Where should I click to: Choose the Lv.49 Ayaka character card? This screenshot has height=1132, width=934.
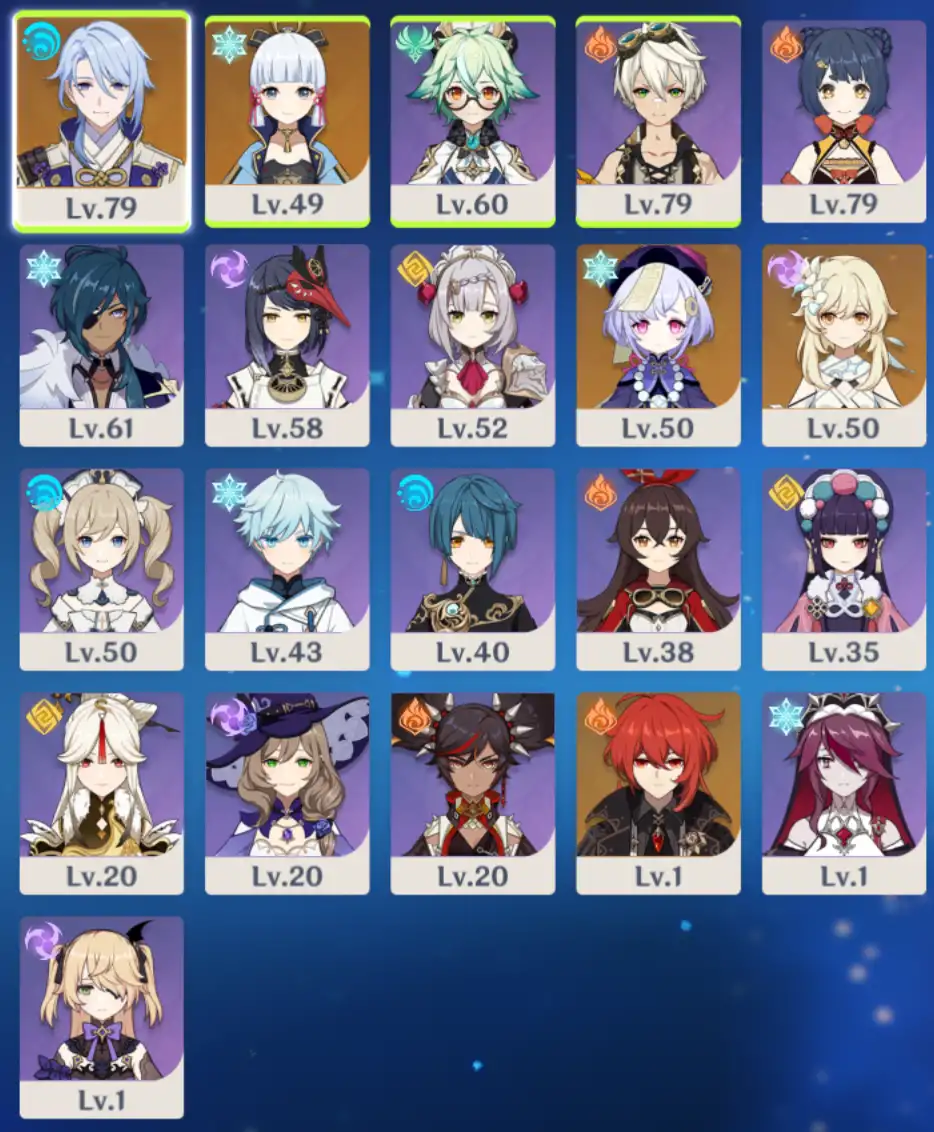[287, 118]
